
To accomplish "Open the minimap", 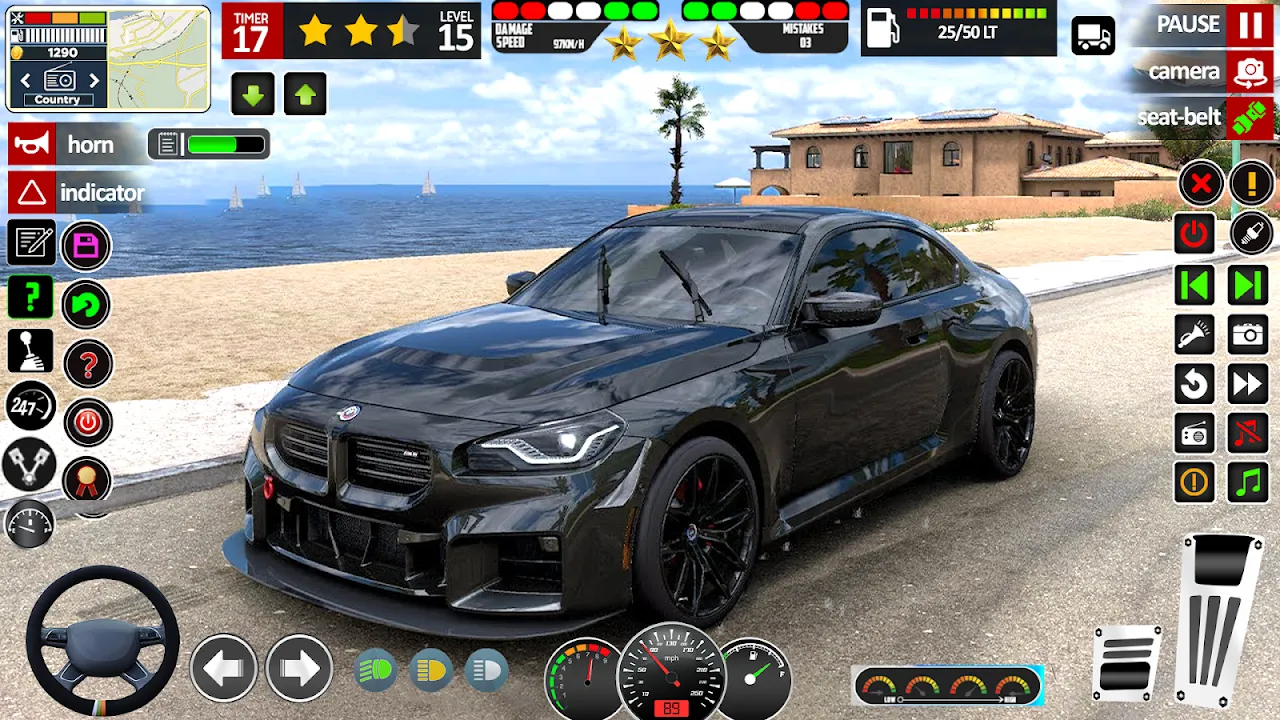I will click(x=158, y=58).
